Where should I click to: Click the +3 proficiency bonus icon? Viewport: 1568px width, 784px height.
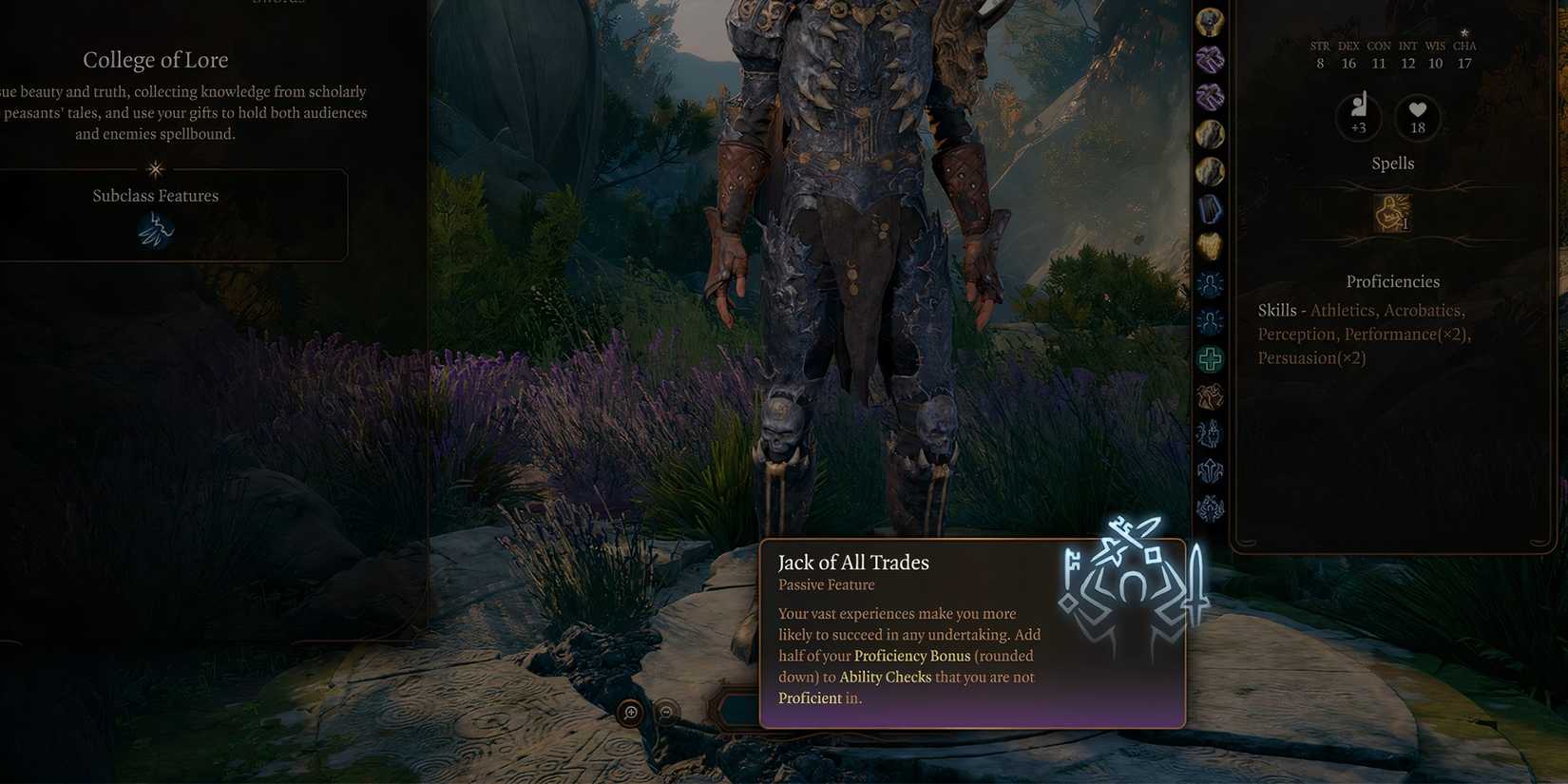(1358, 116)
